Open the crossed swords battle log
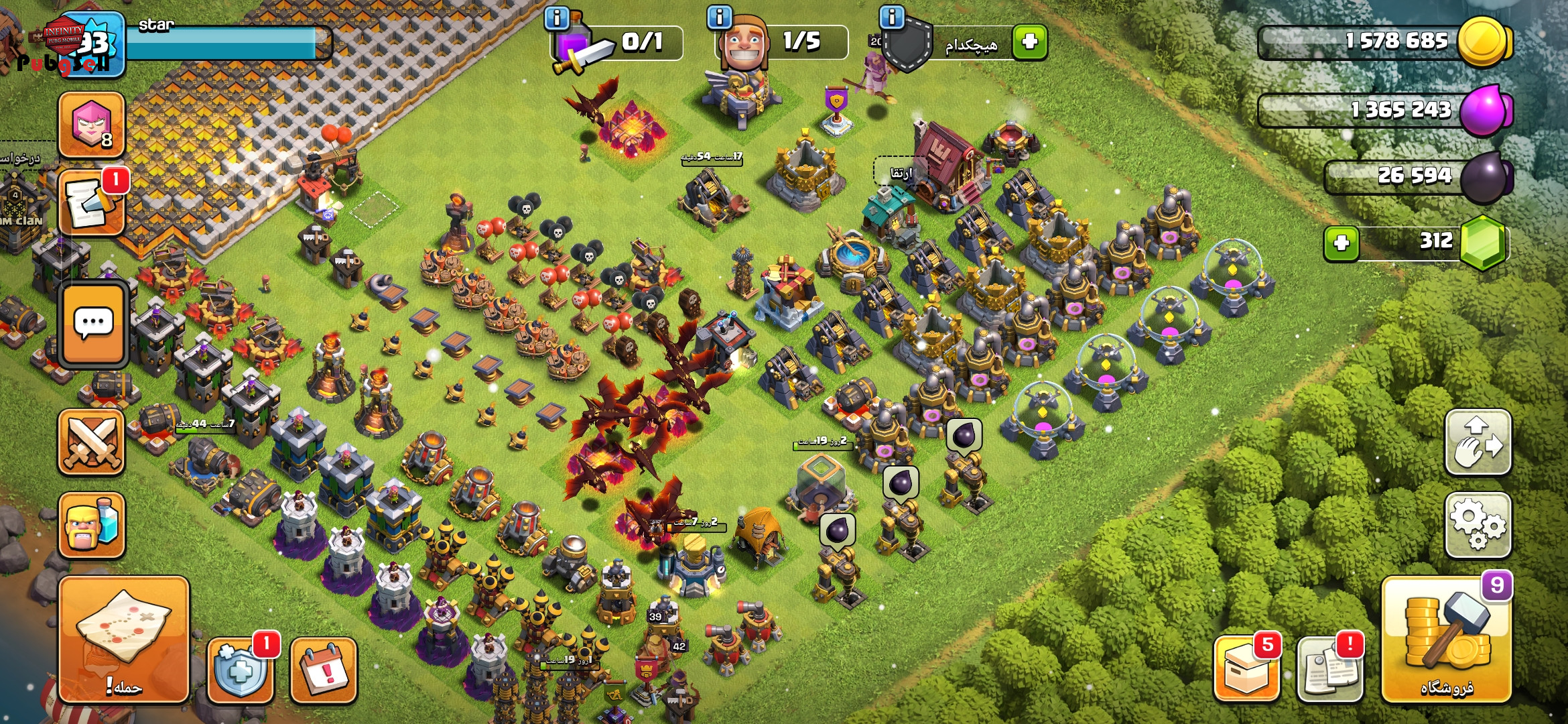 coord(92,442)
